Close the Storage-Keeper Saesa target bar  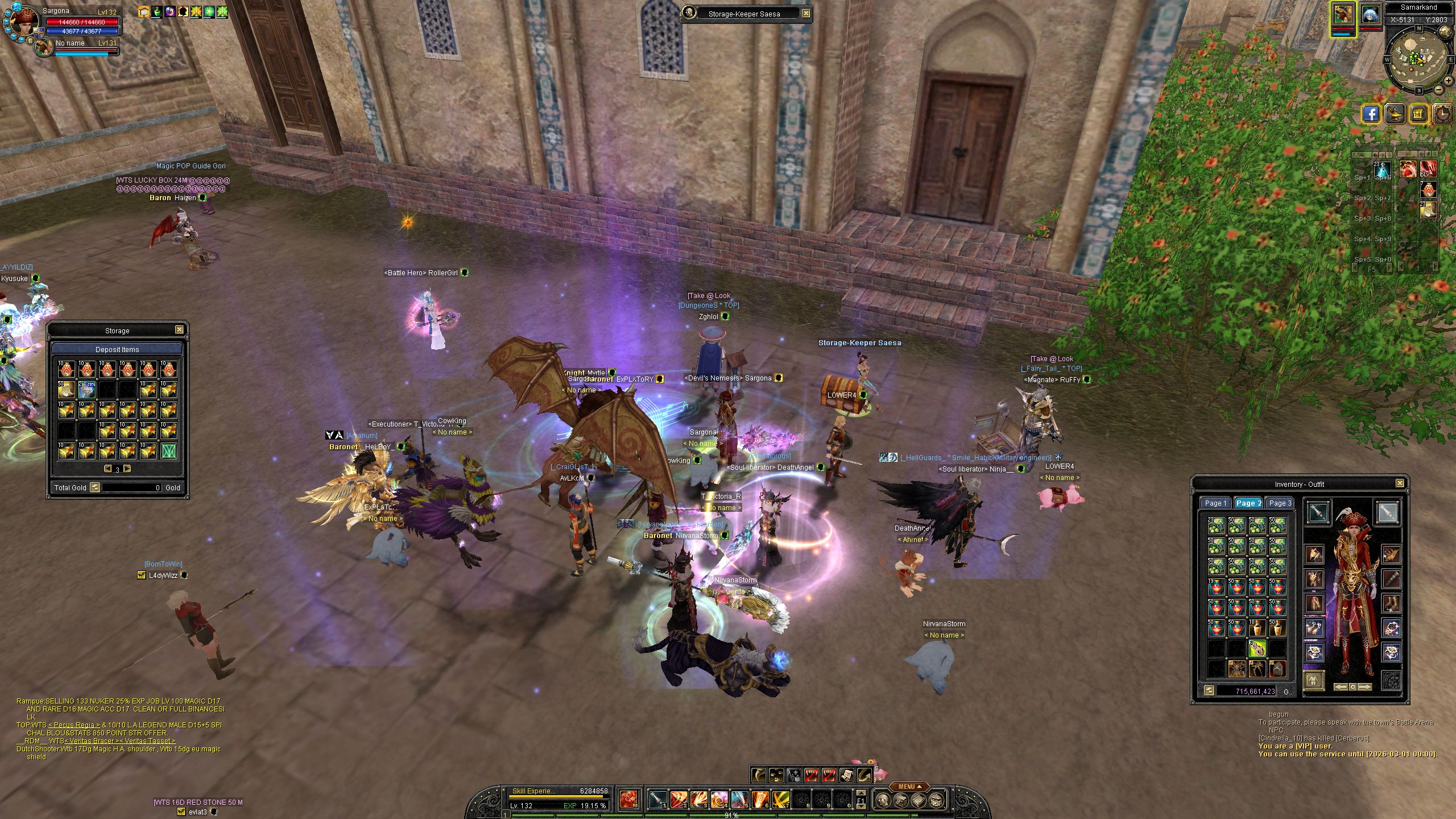(x=806, y=13)
